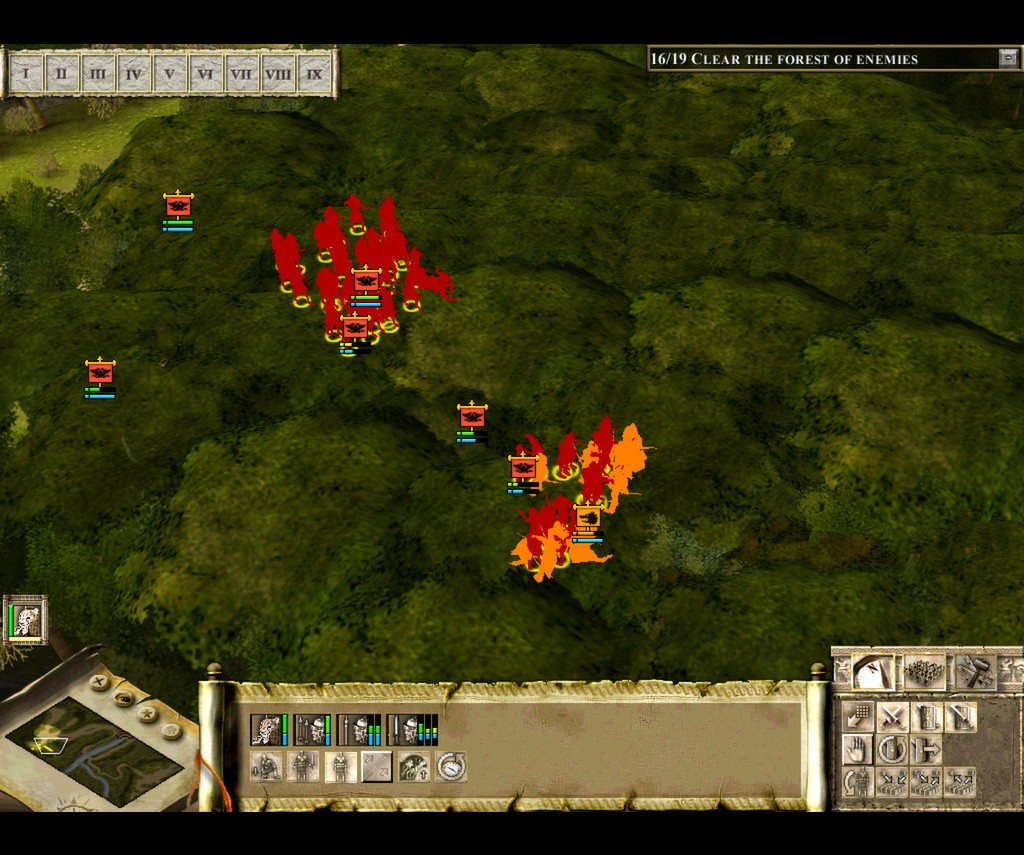Open the objectives panel toggle button
Image resolution: width=1024 pixels, height=855 pixels.
(x=1007, y=59)
